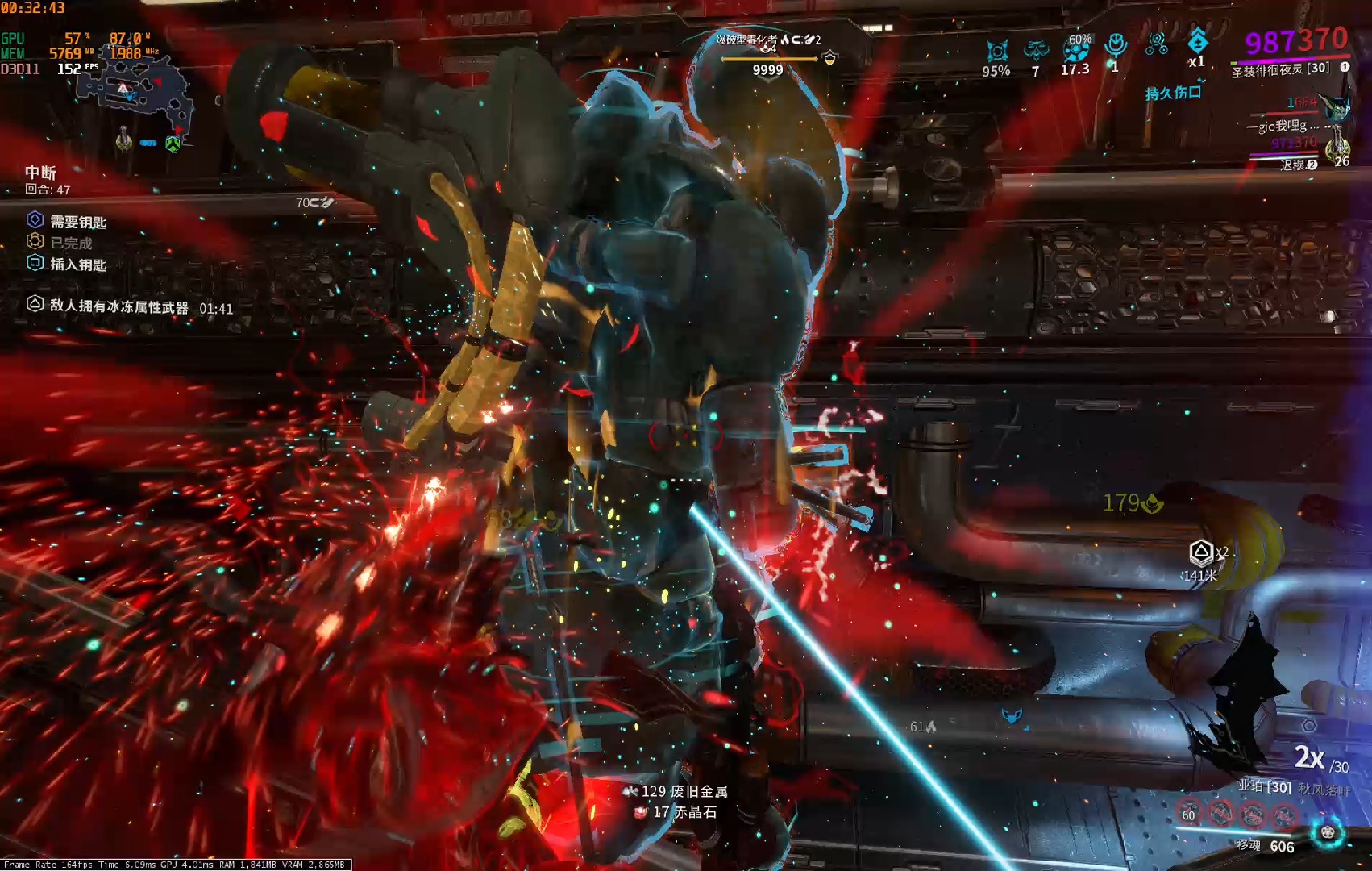Click the owl mask buff icon
The width and height of the screenshot is (1372, 871).
[1036, 52]
